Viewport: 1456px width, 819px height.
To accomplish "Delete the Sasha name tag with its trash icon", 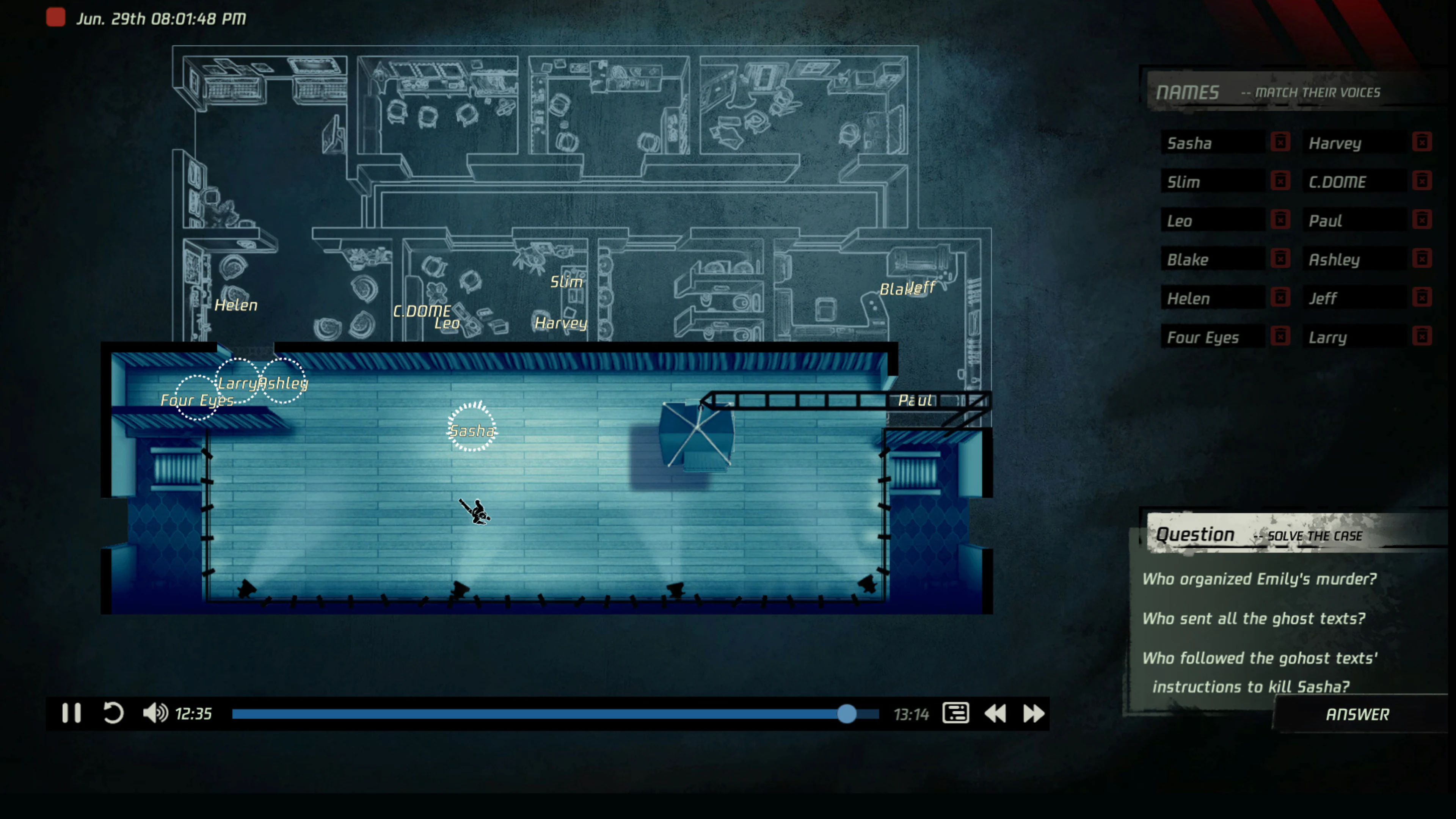I will tap(1280, 143).
